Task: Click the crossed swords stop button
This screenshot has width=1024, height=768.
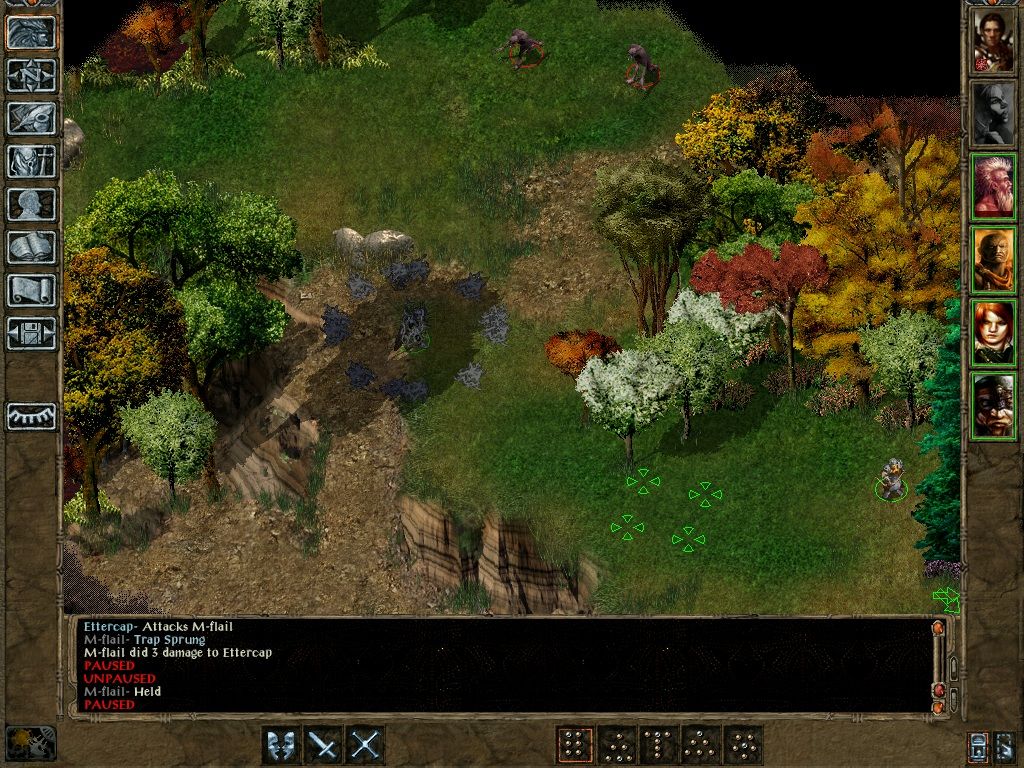Action: point(365,745)
